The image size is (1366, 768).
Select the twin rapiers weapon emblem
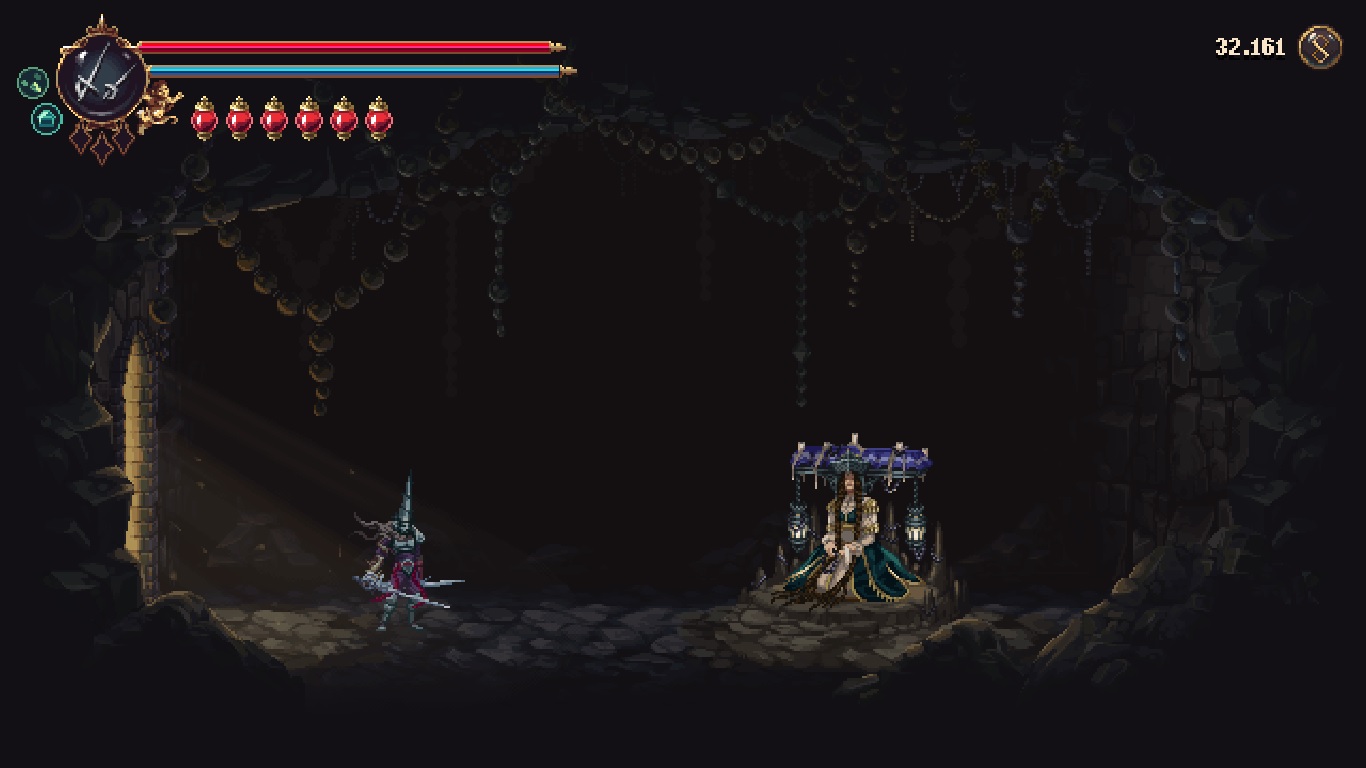101,82
